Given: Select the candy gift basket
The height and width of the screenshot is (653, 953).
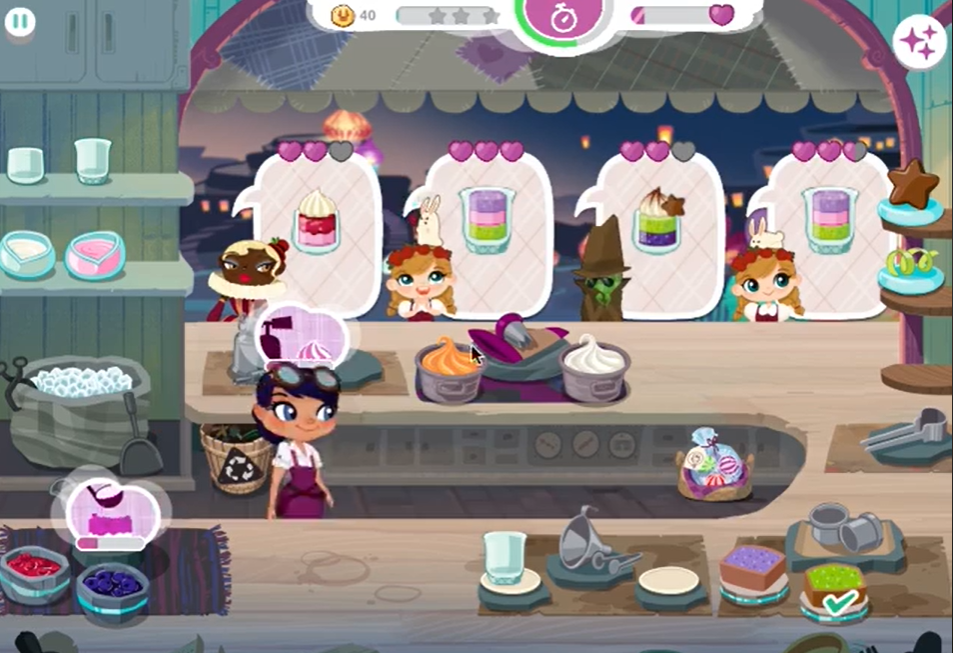Looking at the screenshot, I should (x=714, y=466).
